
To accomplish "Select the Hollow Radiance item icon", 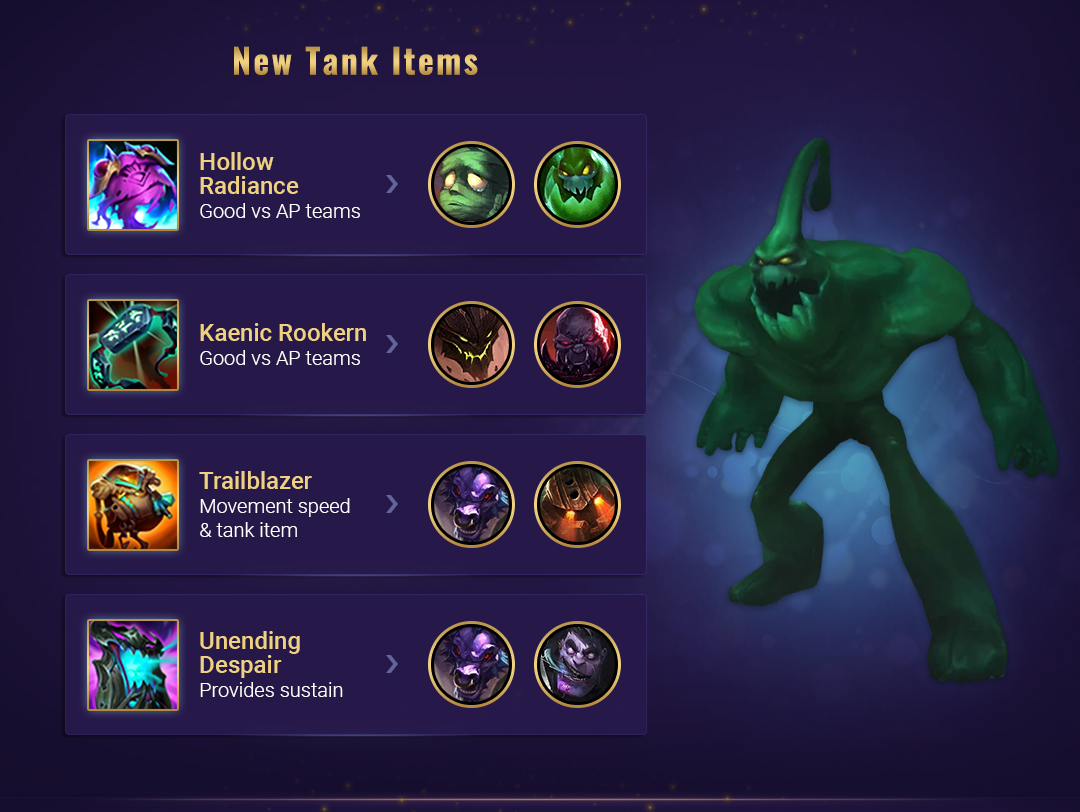I will coord(133,185).
